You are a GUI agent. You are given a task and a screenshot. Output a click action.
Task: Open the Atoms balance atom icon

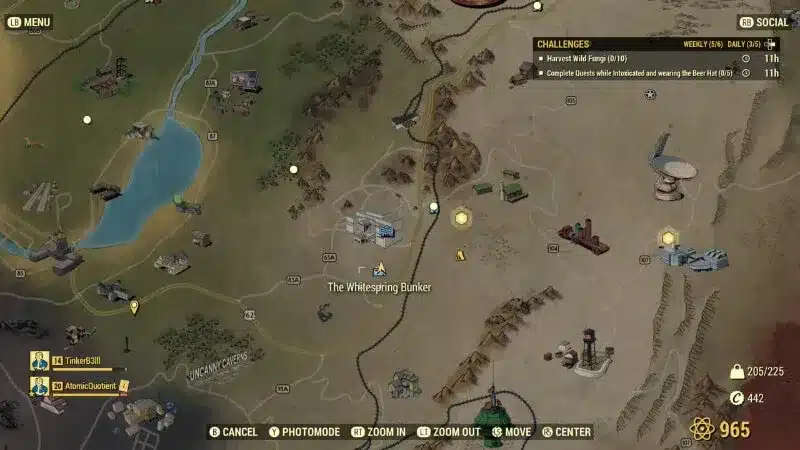click(x=703, y=429)
